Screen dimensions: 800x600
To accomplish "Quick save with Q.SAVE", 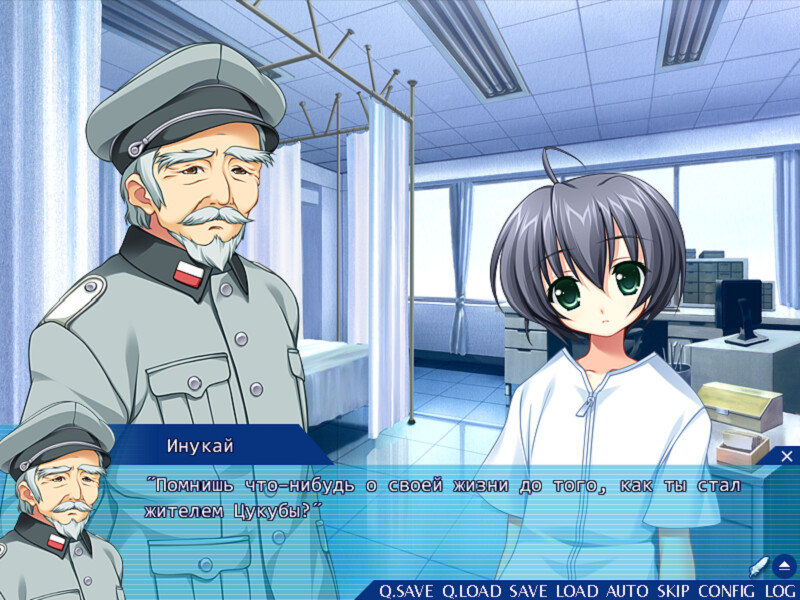I will [407, 591].
